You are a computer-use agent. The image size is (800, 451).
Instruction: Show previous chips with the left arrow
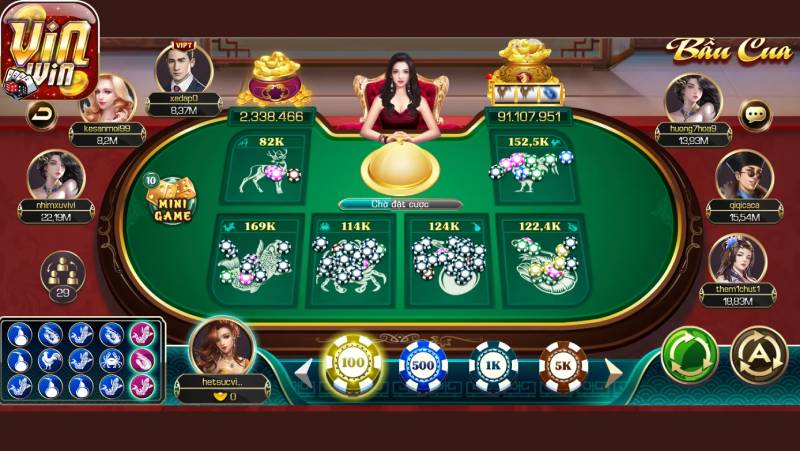coord(303,370)
